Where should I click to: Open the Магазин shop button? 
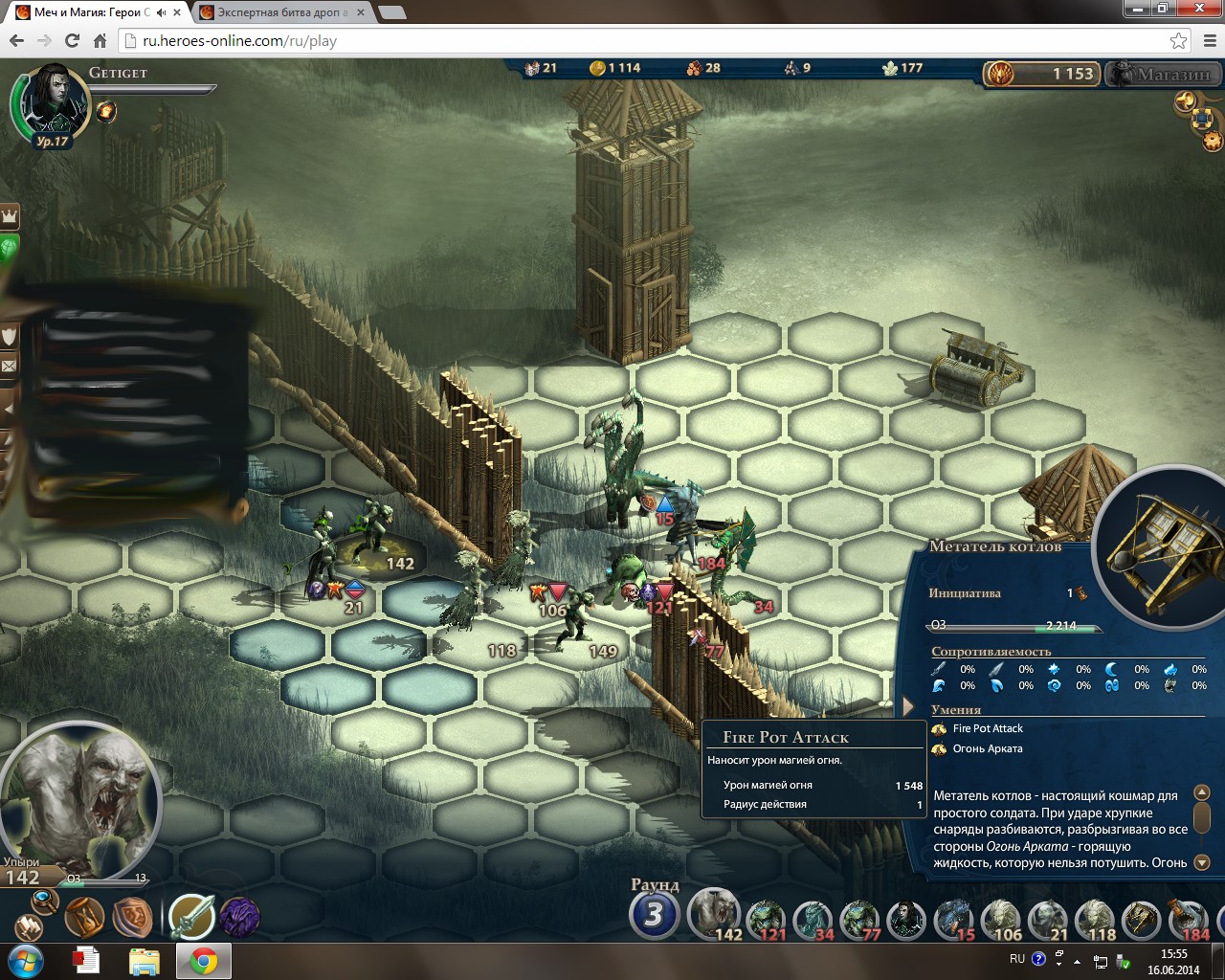tap(1163, 74)
